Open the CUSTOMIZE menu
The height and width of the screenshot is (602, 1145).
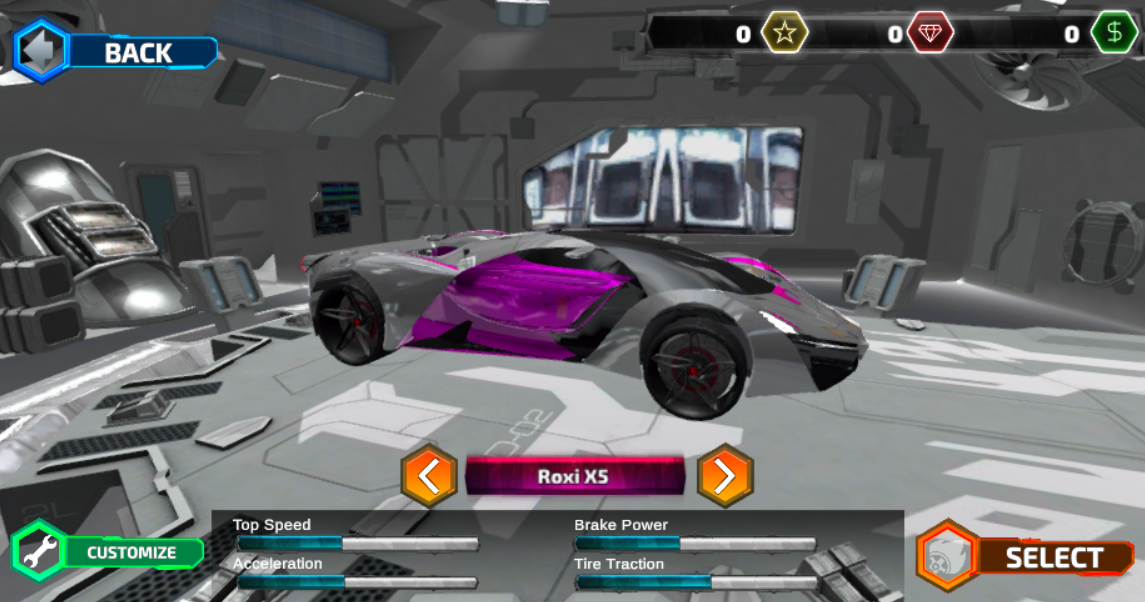point(108,552)
